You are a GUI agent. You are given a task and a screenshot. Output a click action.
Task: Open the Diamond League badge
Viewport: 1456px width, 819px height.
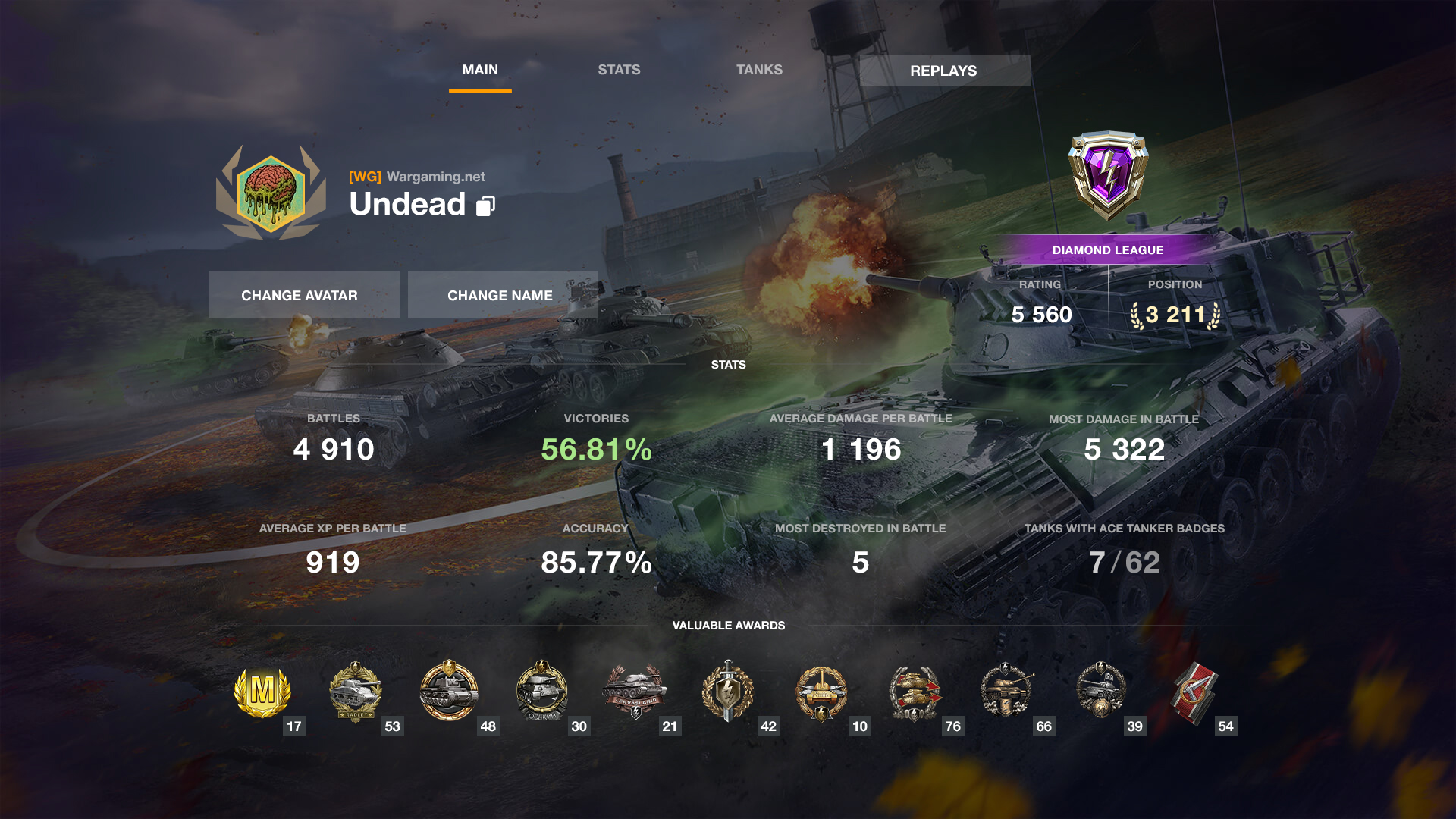(x=1108, y=176)
